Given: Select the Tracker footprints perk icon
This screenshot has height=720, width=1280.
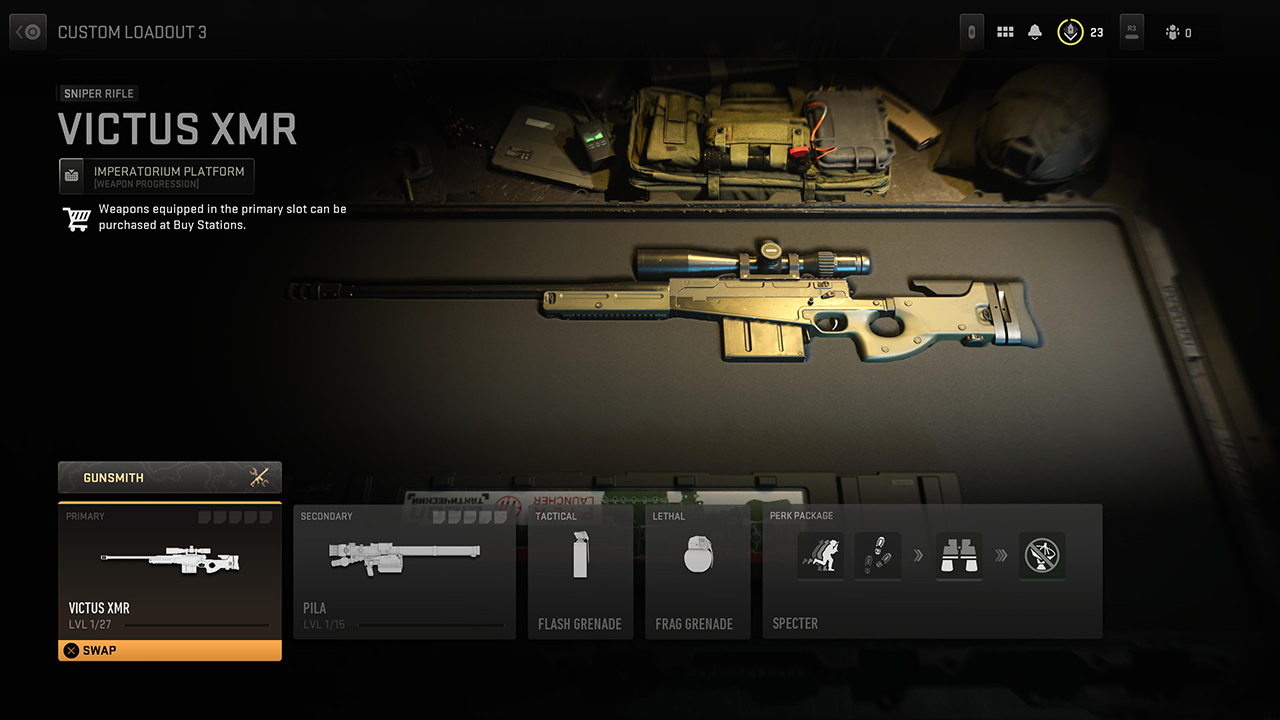Looking at the screenshot, I should [x=879, y=556].
